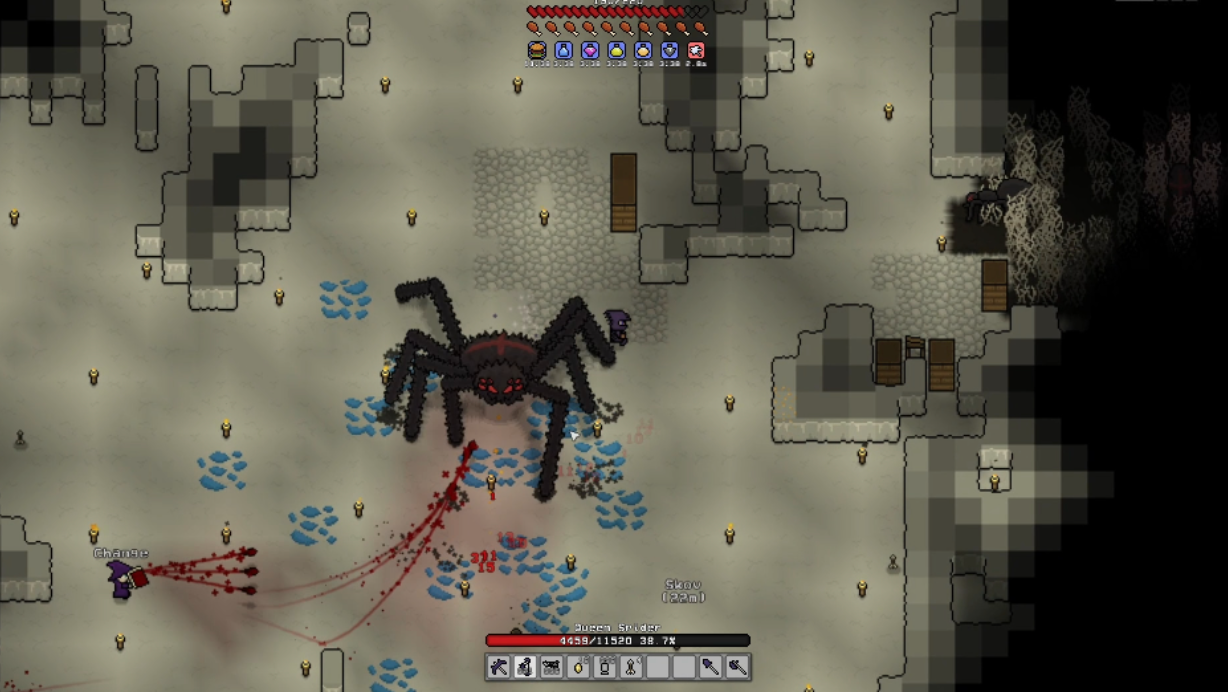Screen dimensions: 1228x692
Task: Click the yellow potion buff icon
Action: click(617, 50)
